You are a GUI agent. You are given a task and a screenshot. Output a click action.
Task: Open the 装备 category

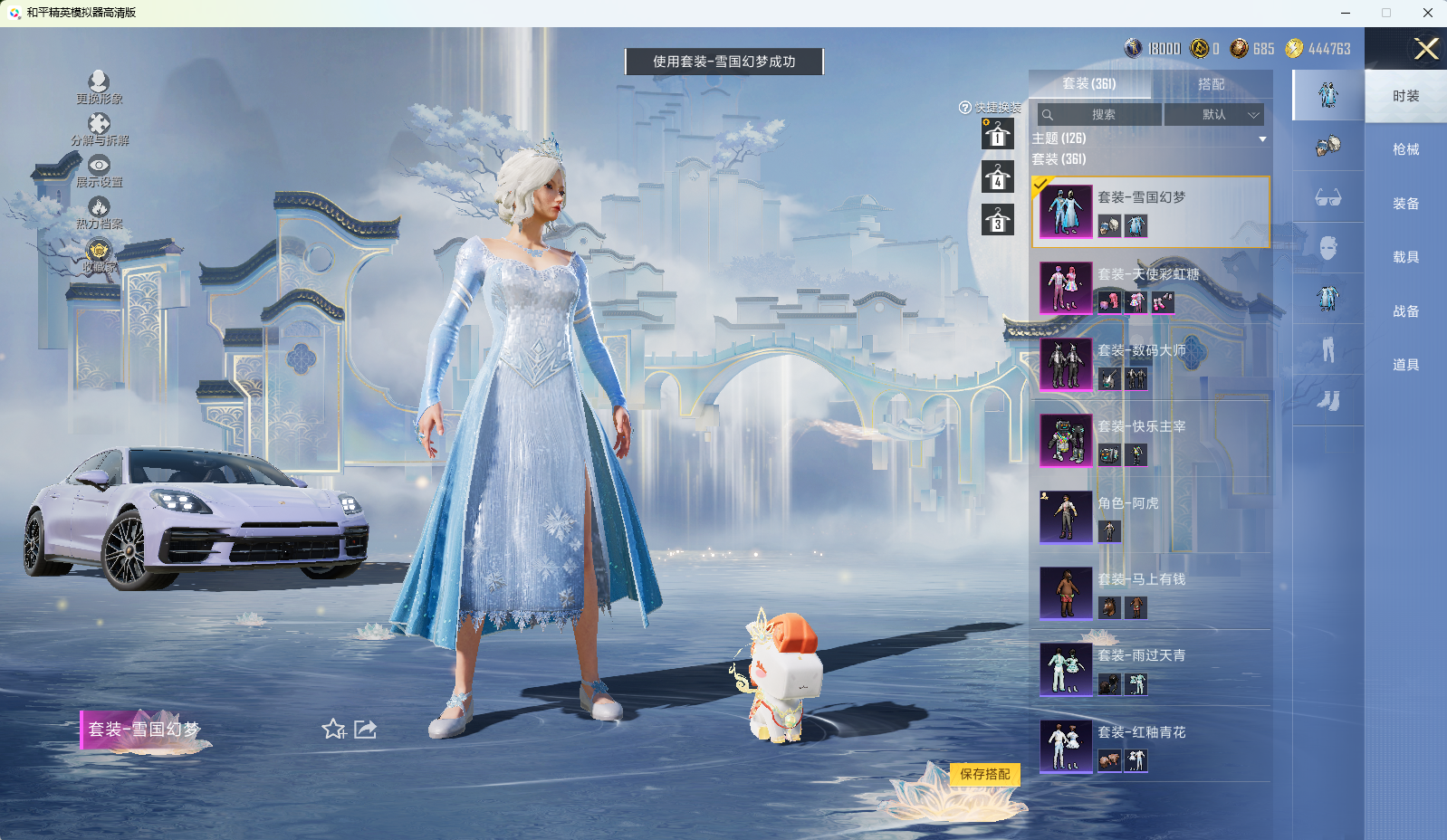(1405, 204)
